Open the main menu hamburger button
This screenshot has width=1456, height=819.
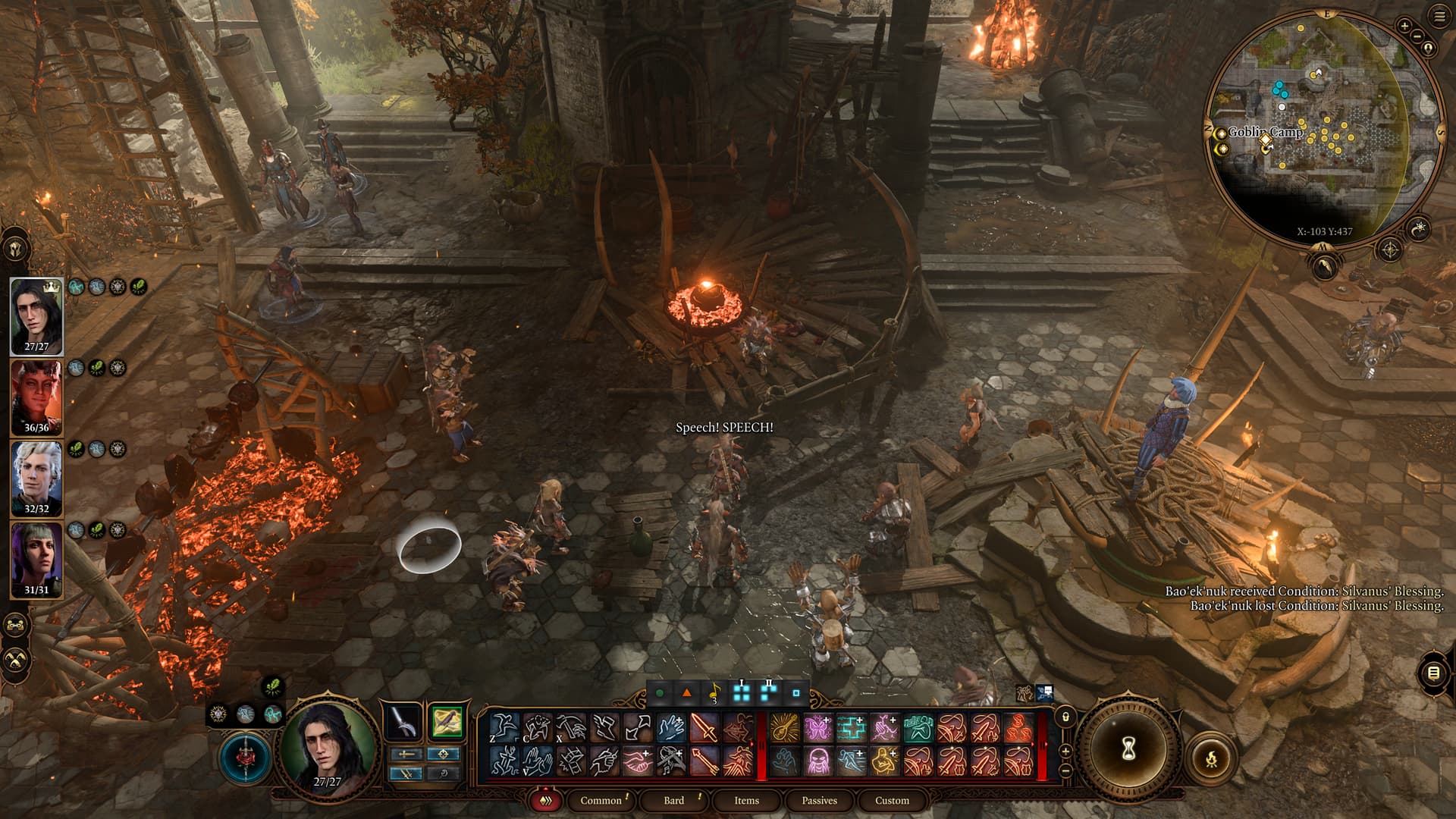(1439, 17)
